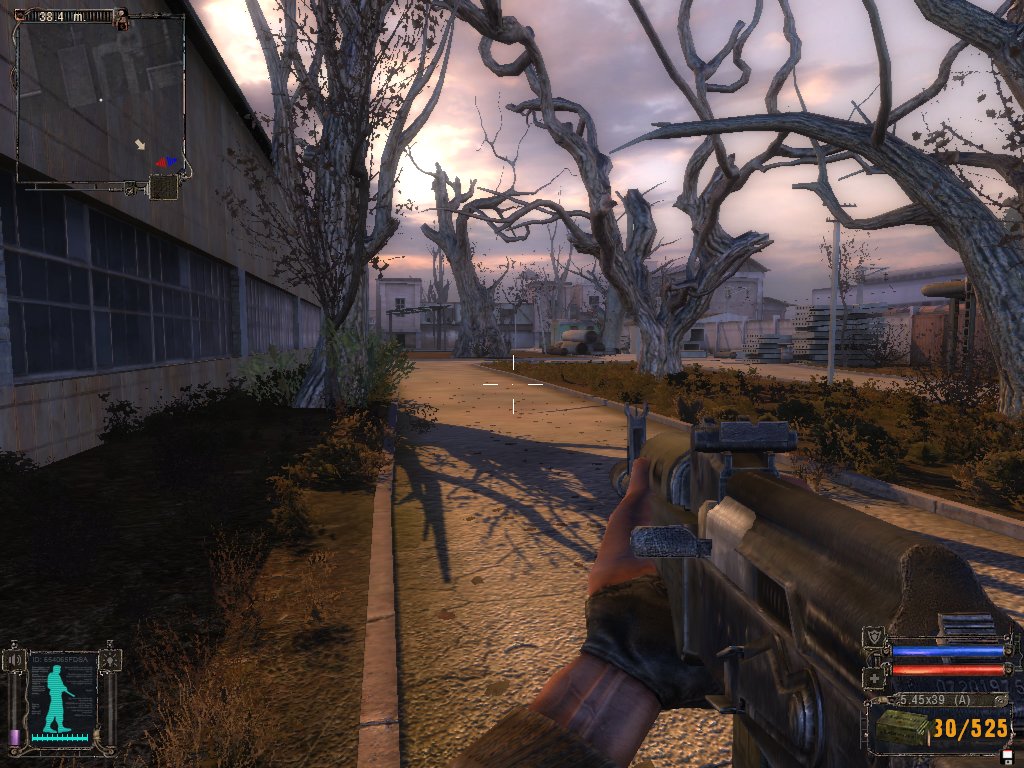The width and height of the screenshot is (1024, 768).
Task: Click the health cross icon
Action: click(876, 676)
